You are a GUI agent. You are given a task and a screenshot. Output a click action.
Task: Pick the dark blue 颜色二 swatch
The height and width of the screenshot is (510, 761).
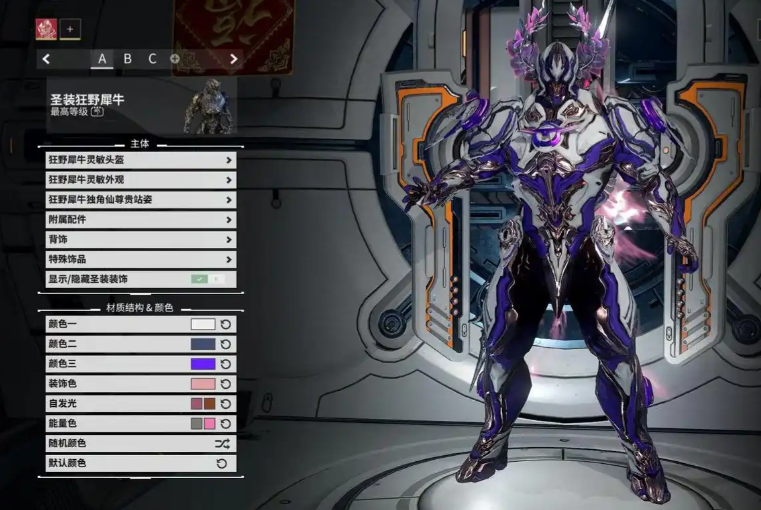coord(203,344)
